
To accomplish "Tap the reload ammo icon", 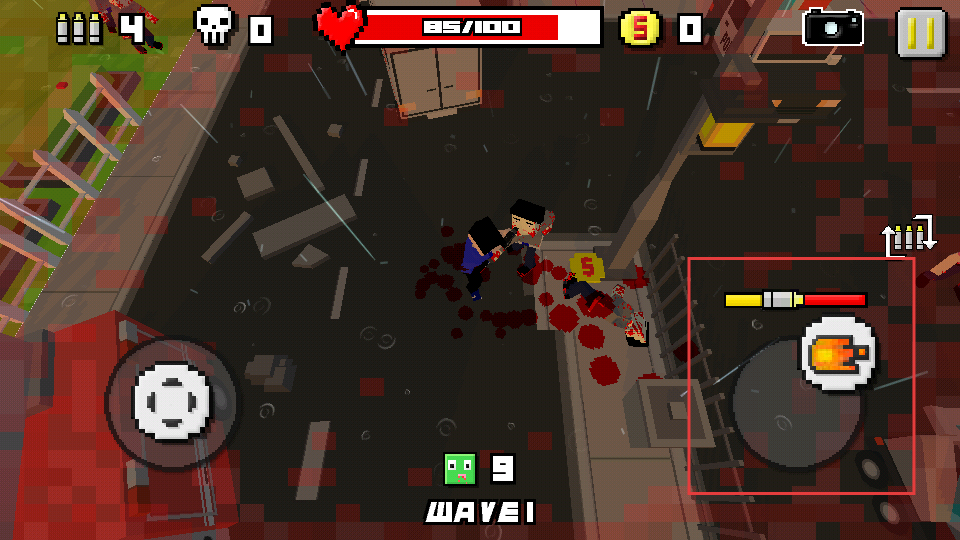I will [x=909, y=236].
